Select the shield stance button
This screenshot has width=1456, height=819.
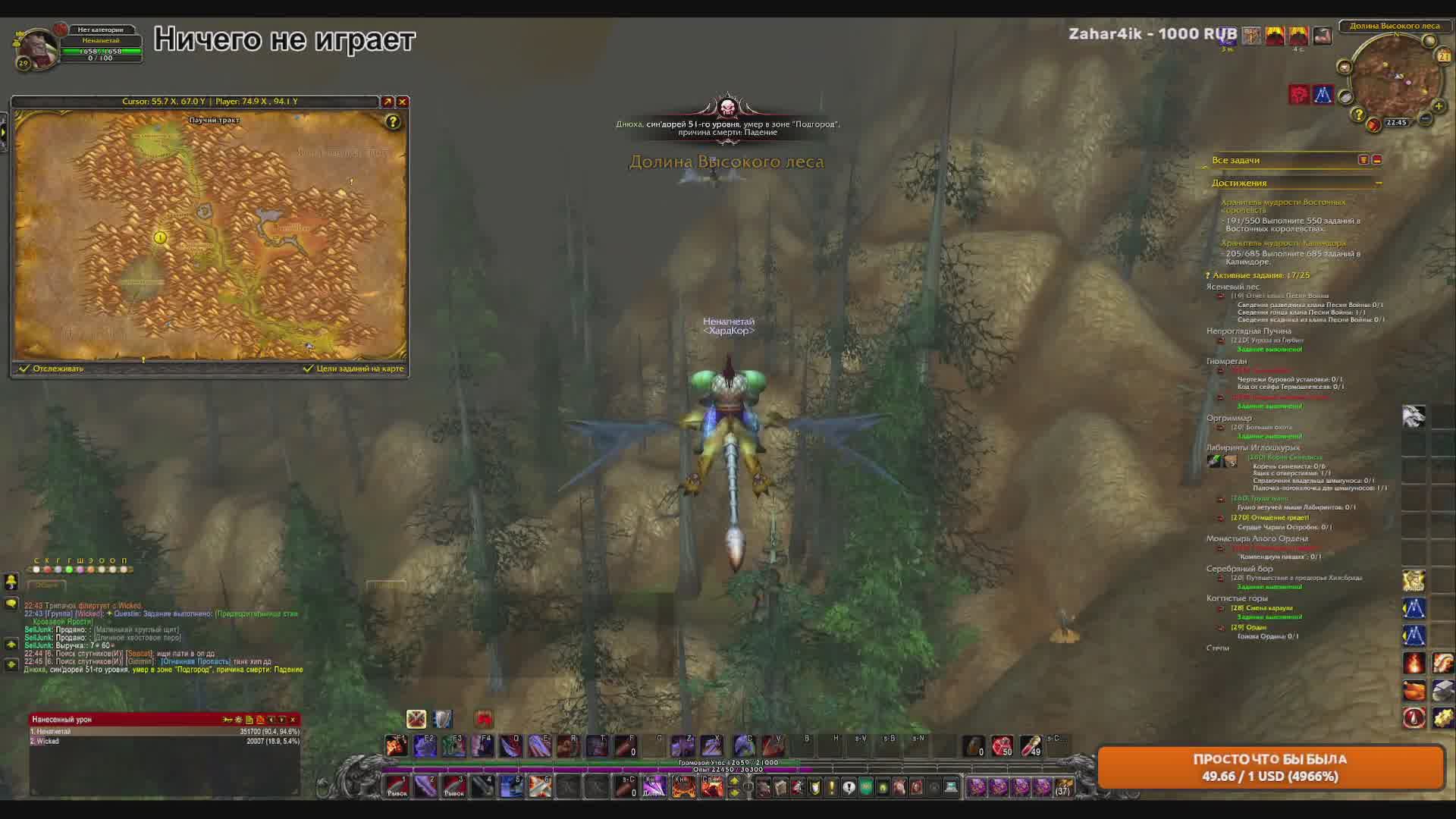click(x=442, y=719)
